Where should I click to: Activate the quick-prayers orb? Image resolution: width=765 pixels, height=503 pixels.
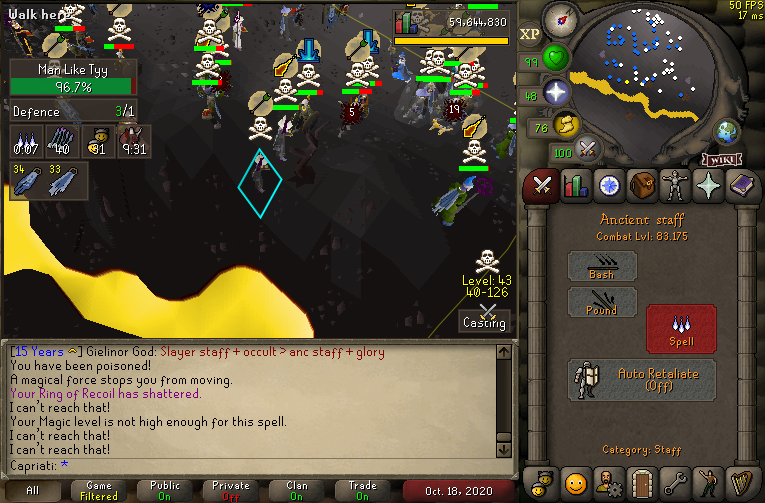point(557,92)
